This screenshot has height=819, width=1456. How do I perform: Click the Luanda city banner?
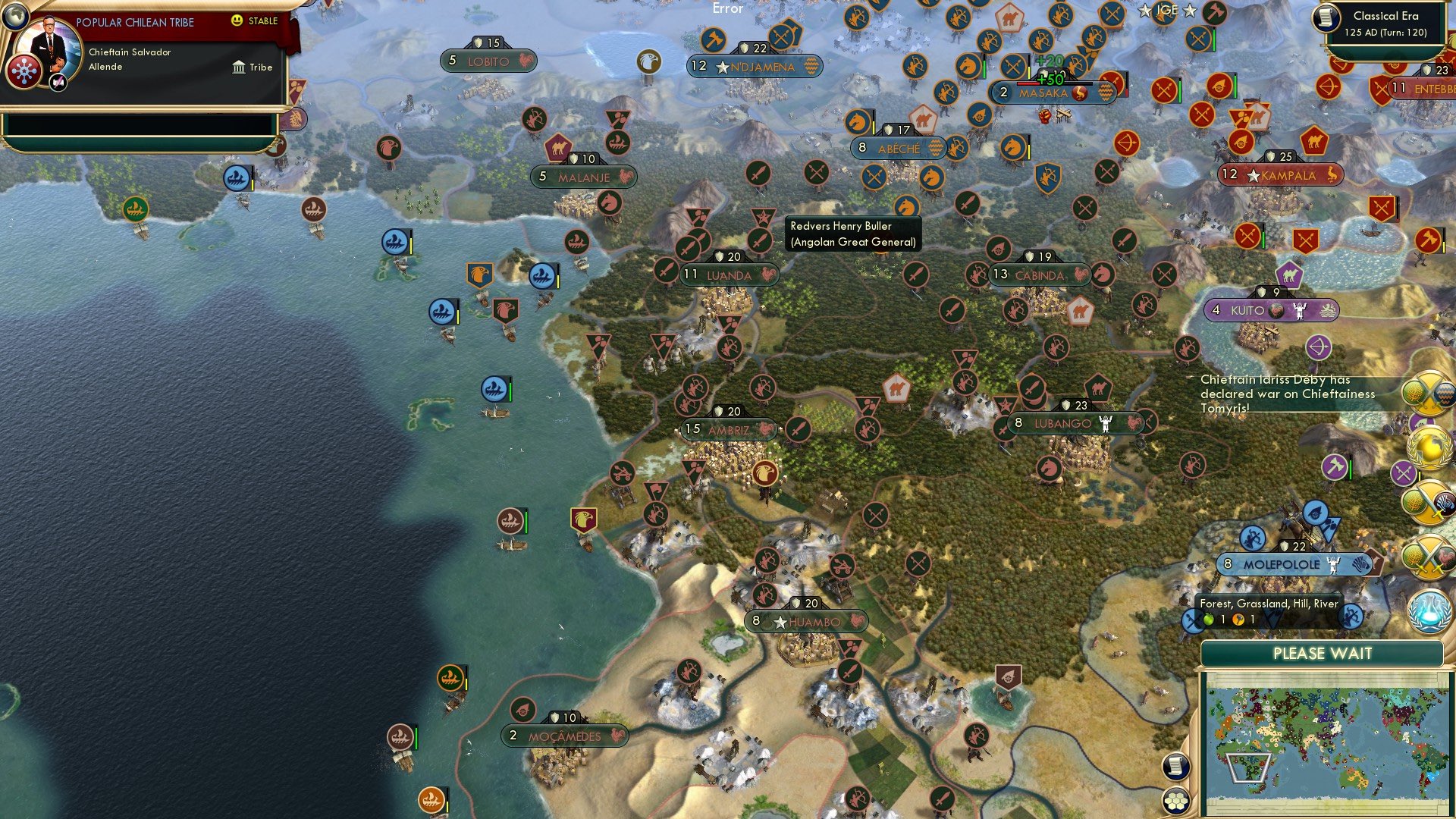click(724, 275)
